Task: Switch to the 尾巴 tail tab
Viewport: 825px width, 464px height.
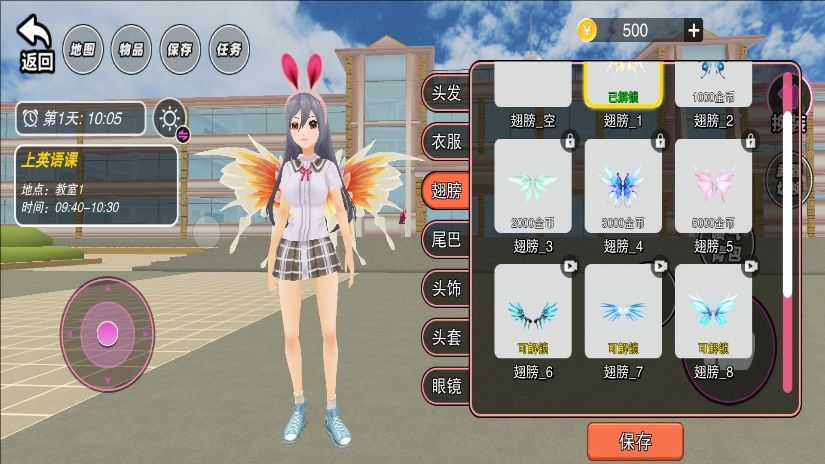Action: point(446,239)
